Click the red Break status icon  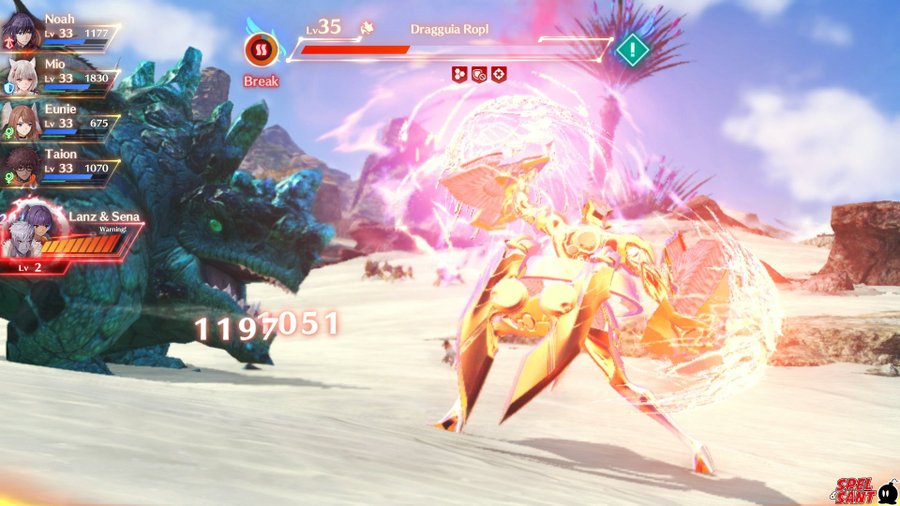coord(261,49)
